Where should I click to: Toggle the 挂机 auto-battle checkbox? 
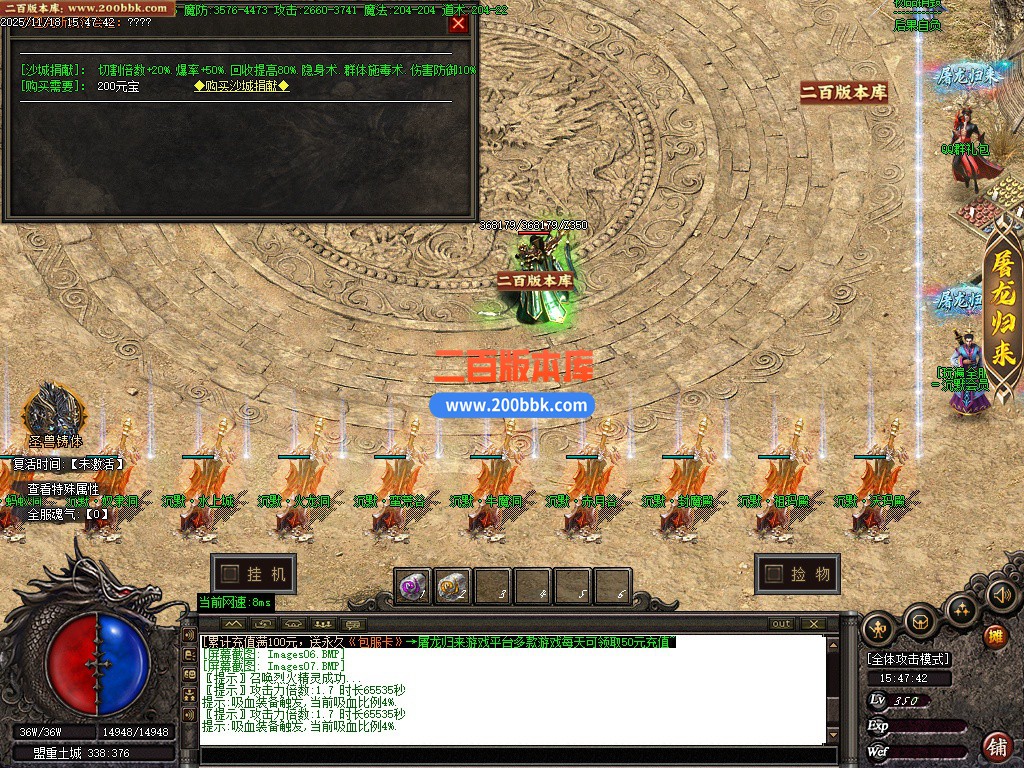pos(231,574)
